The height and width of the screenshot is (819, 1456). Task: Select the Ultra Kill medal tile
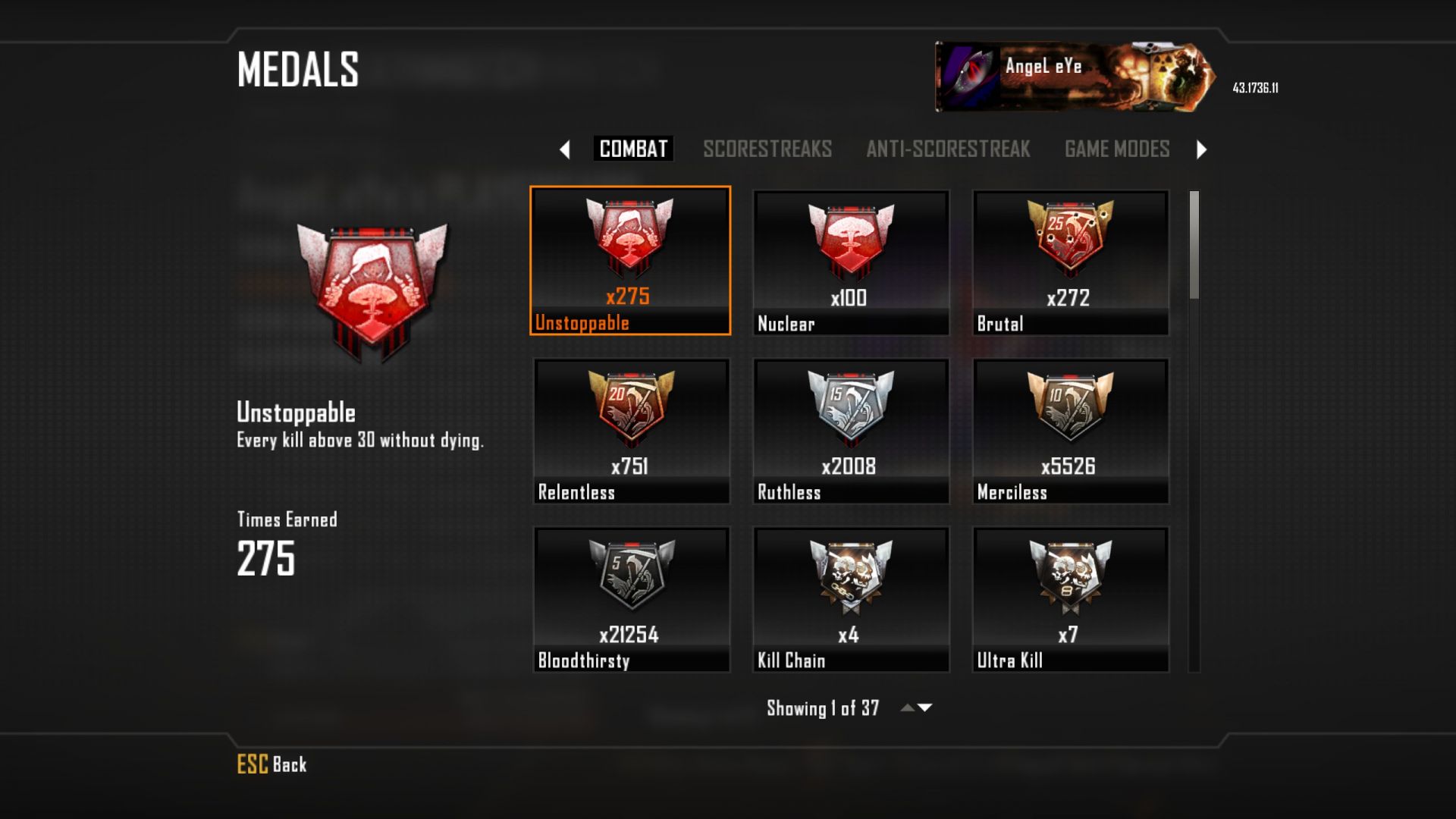pos(1070,598)
